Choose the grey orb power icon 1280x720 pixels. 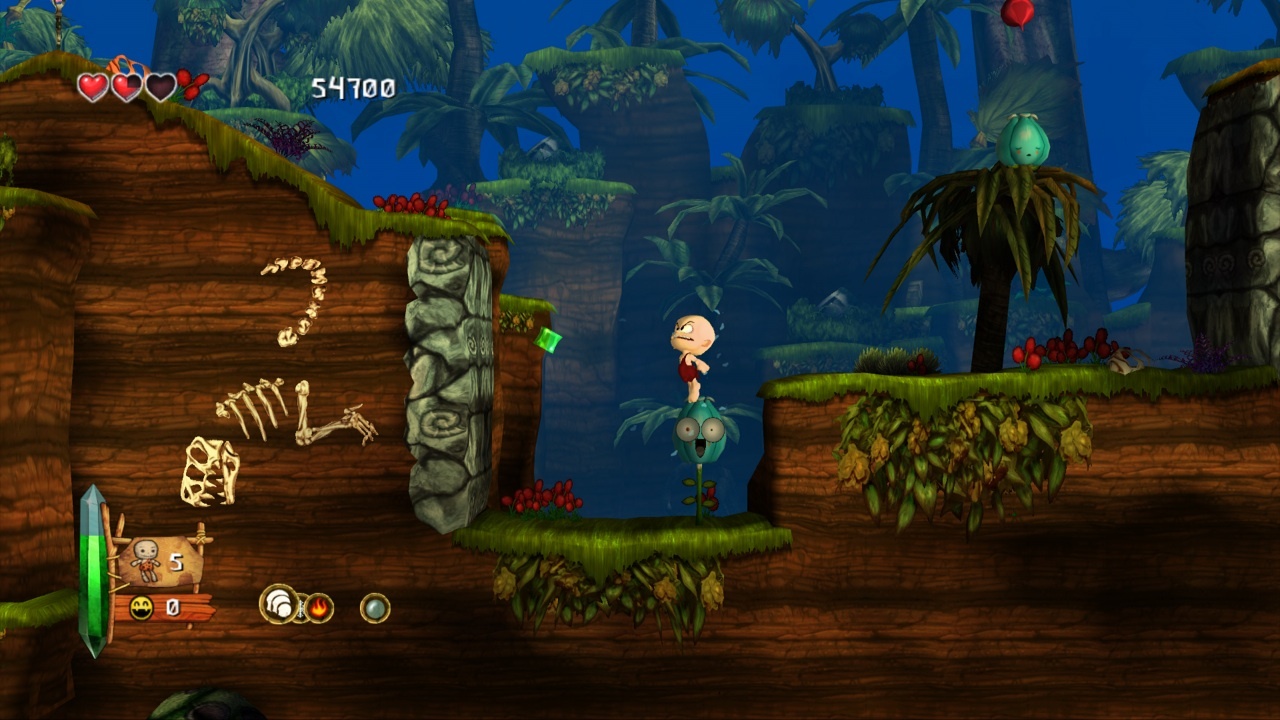point(375,607)
